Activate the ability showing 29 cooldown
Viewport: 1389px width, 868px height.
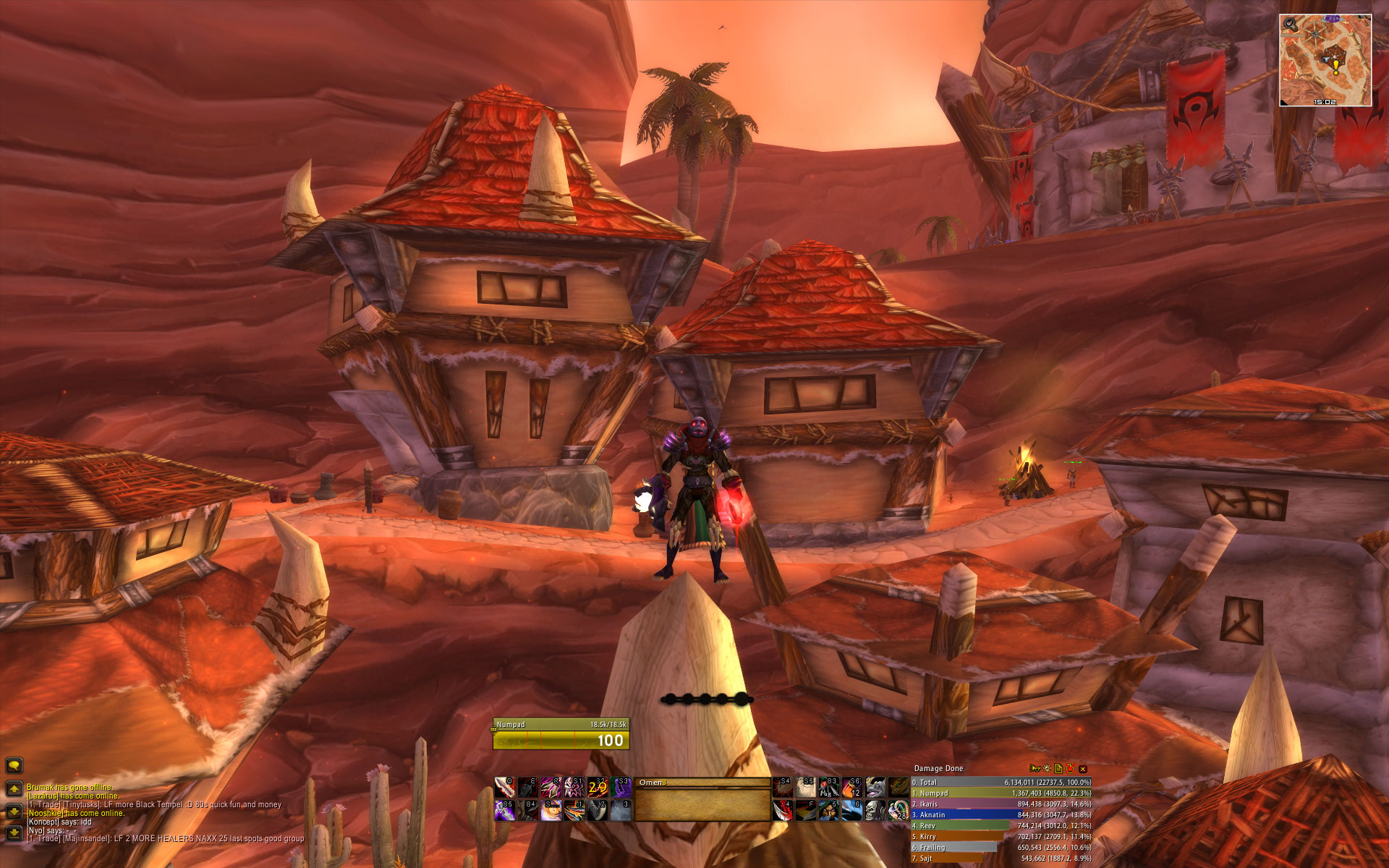point(598,787)
